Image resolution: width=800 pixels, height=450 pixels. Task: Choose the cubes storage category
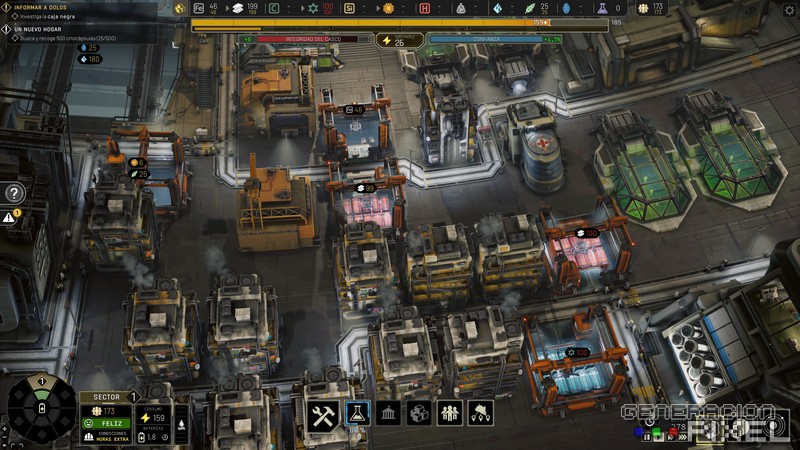419,414
